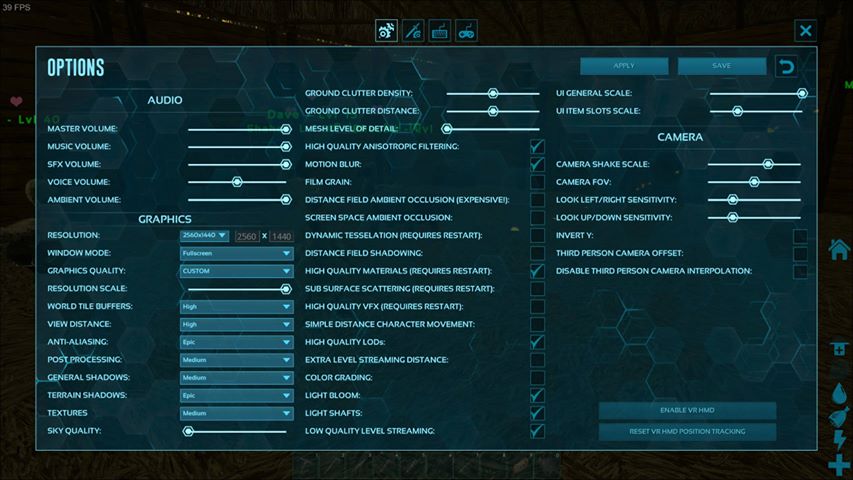Click Enable VR HMD button
Viewport: 853px width, 480px height.
point(687,410)
